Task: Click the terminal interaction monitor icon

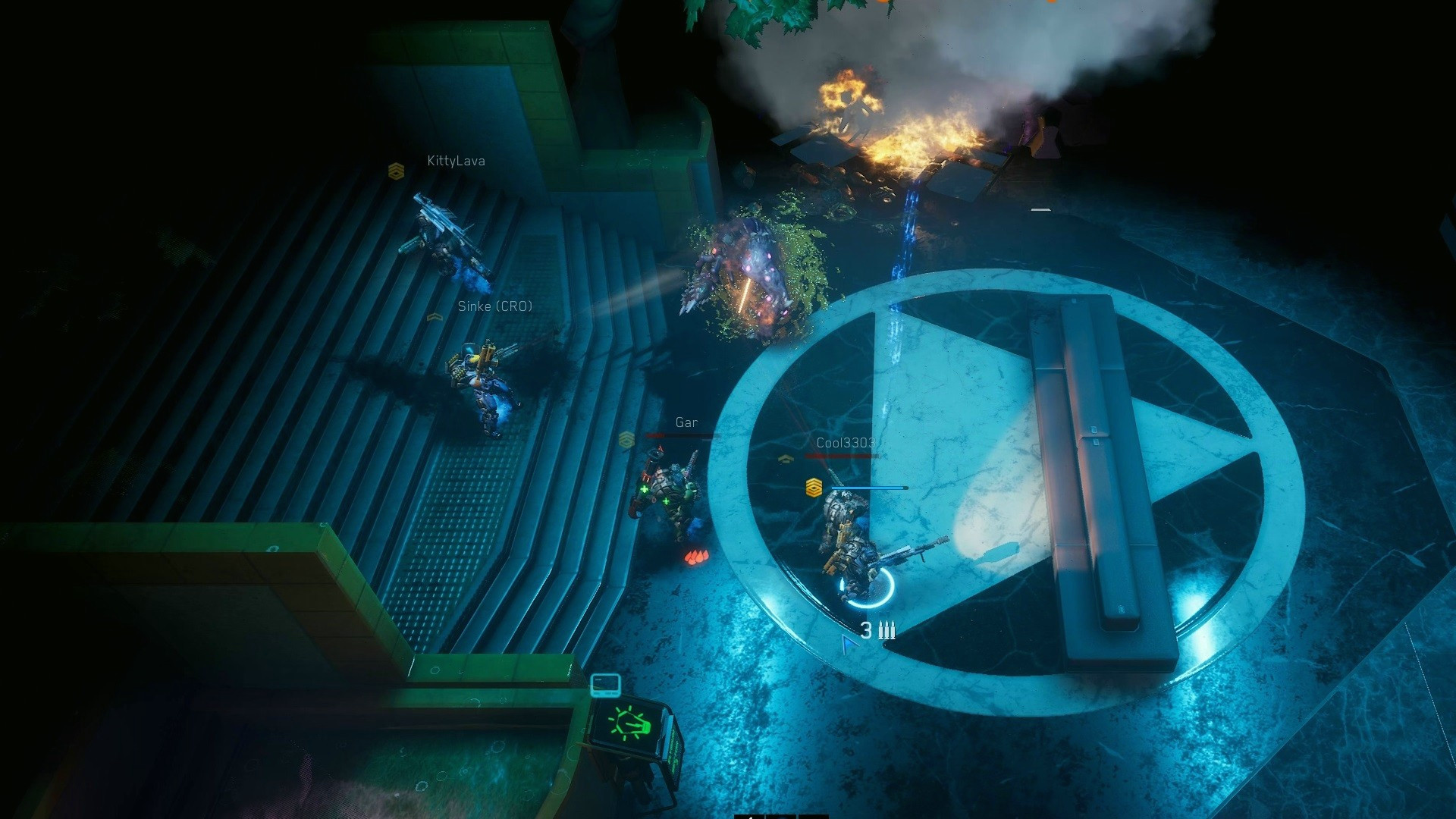Action: click(x=605, y=685)
